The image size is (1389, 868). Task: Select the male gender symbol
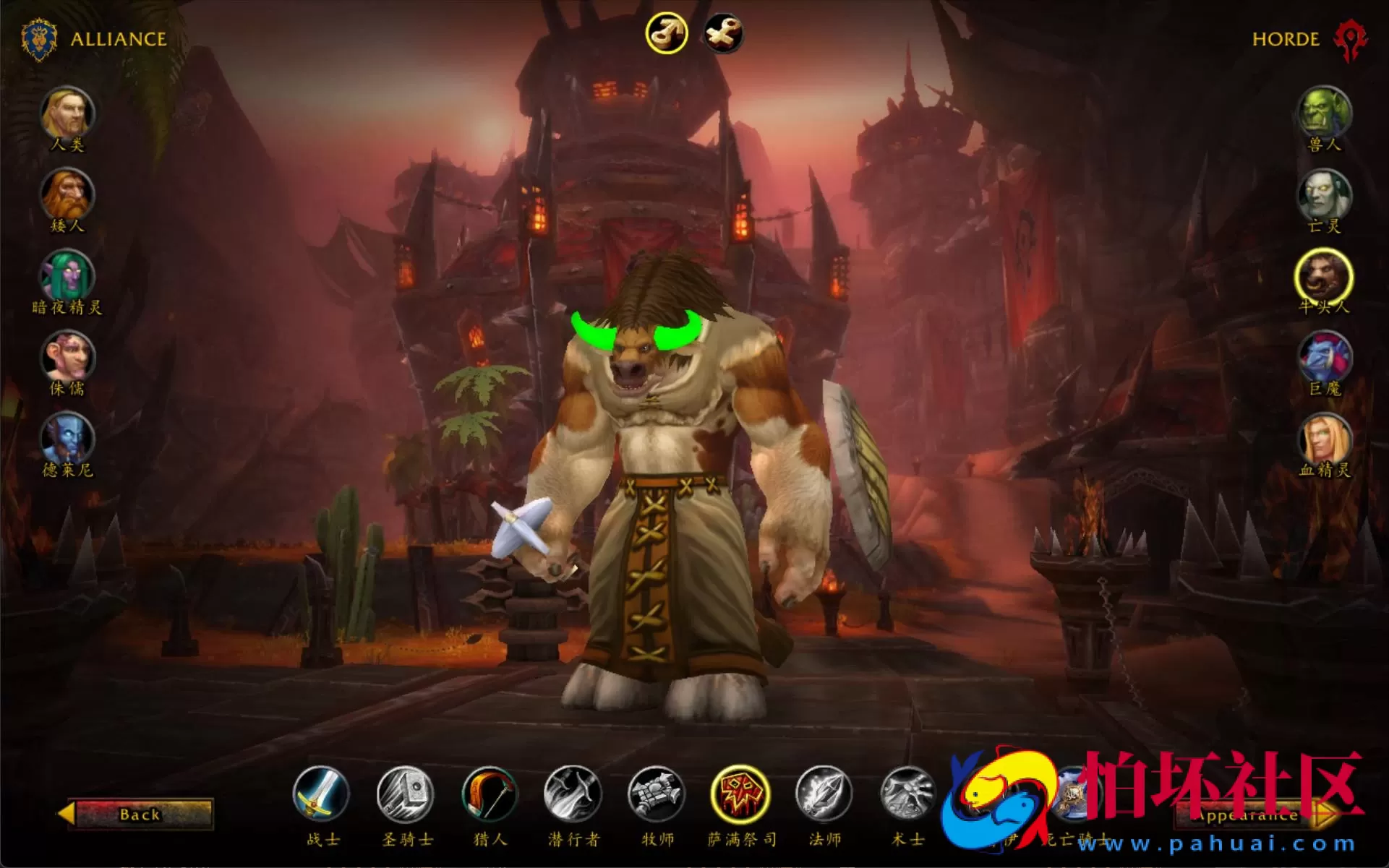(x=667, y=32)
